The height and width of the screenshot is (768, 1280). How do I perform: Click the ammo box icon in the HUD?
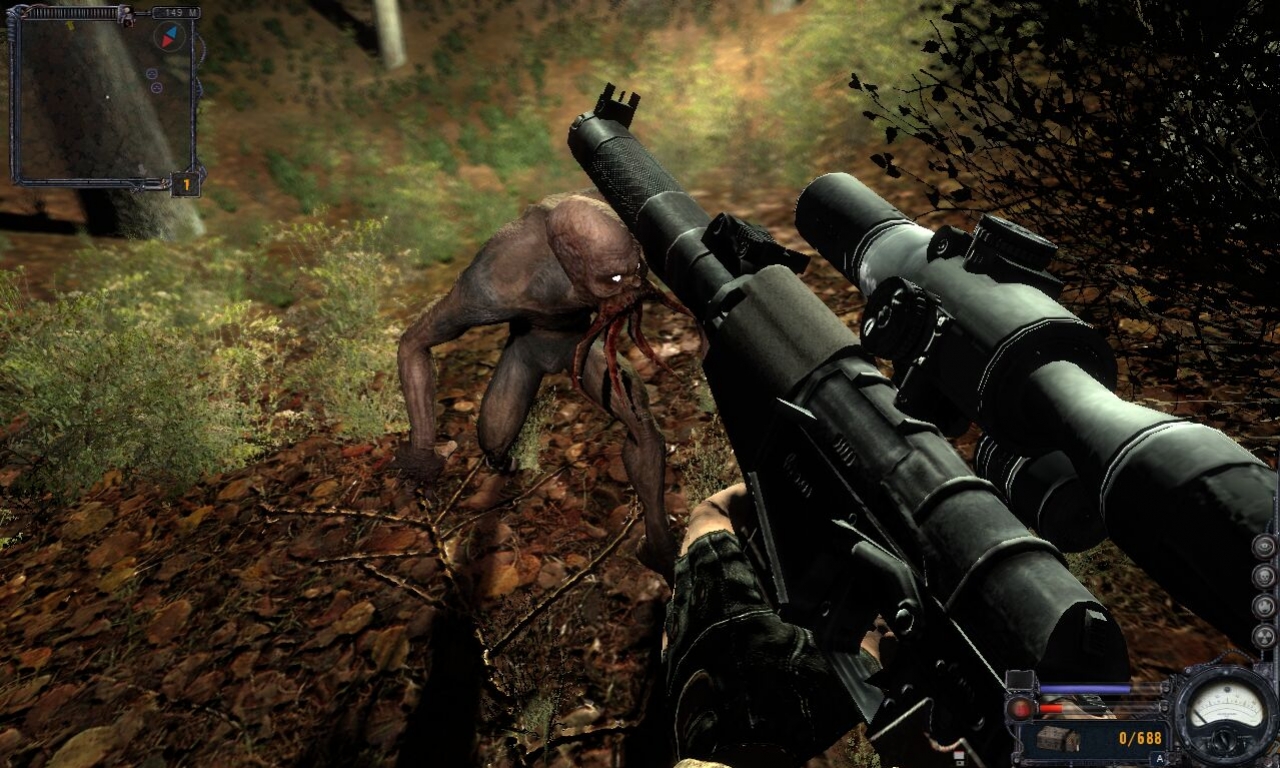(x=1058, y=740)
